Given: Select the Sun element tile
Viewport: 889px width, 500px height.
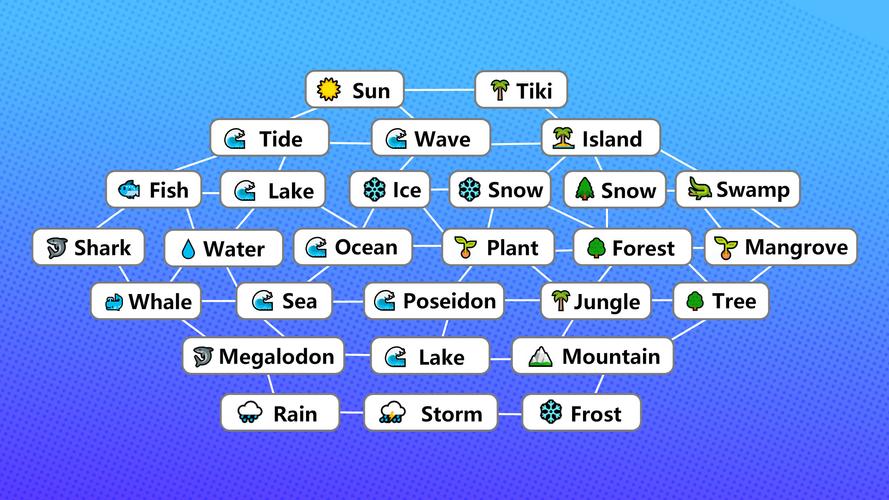Looking at the screenshot, I should 354,91.
